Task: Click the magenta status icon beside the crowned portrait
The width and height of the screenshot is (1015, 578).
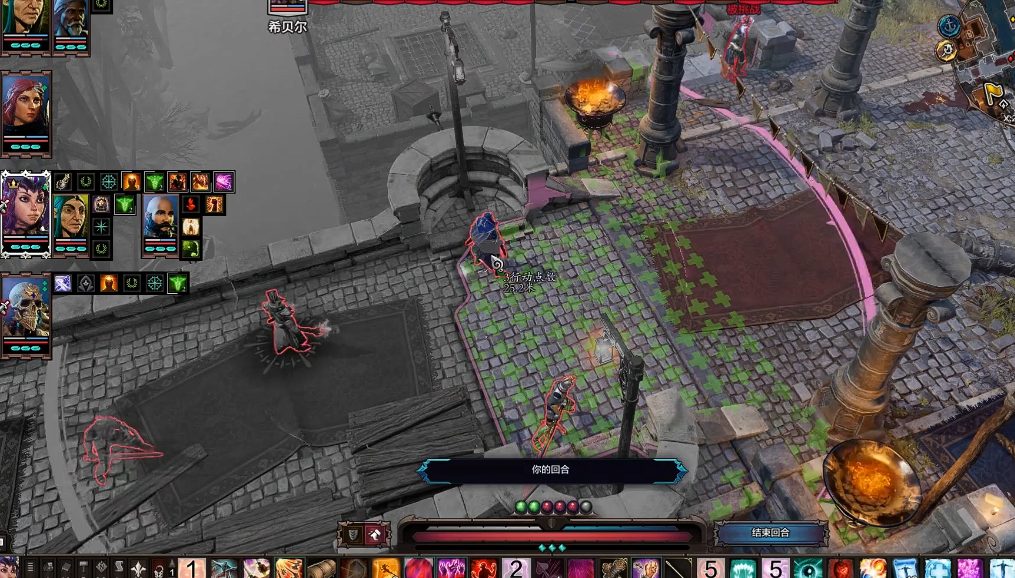Action: pyautogui.click(x=223, y=182)
